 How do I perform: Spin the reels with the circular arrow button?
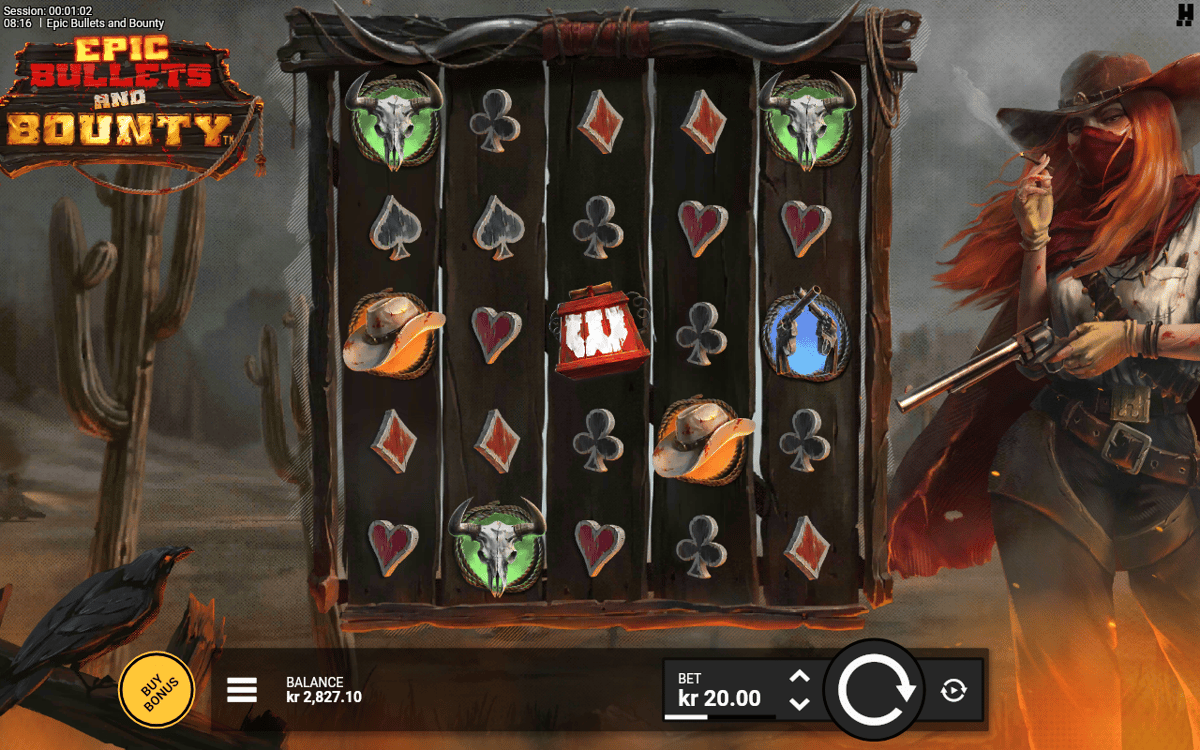[877, 690]
